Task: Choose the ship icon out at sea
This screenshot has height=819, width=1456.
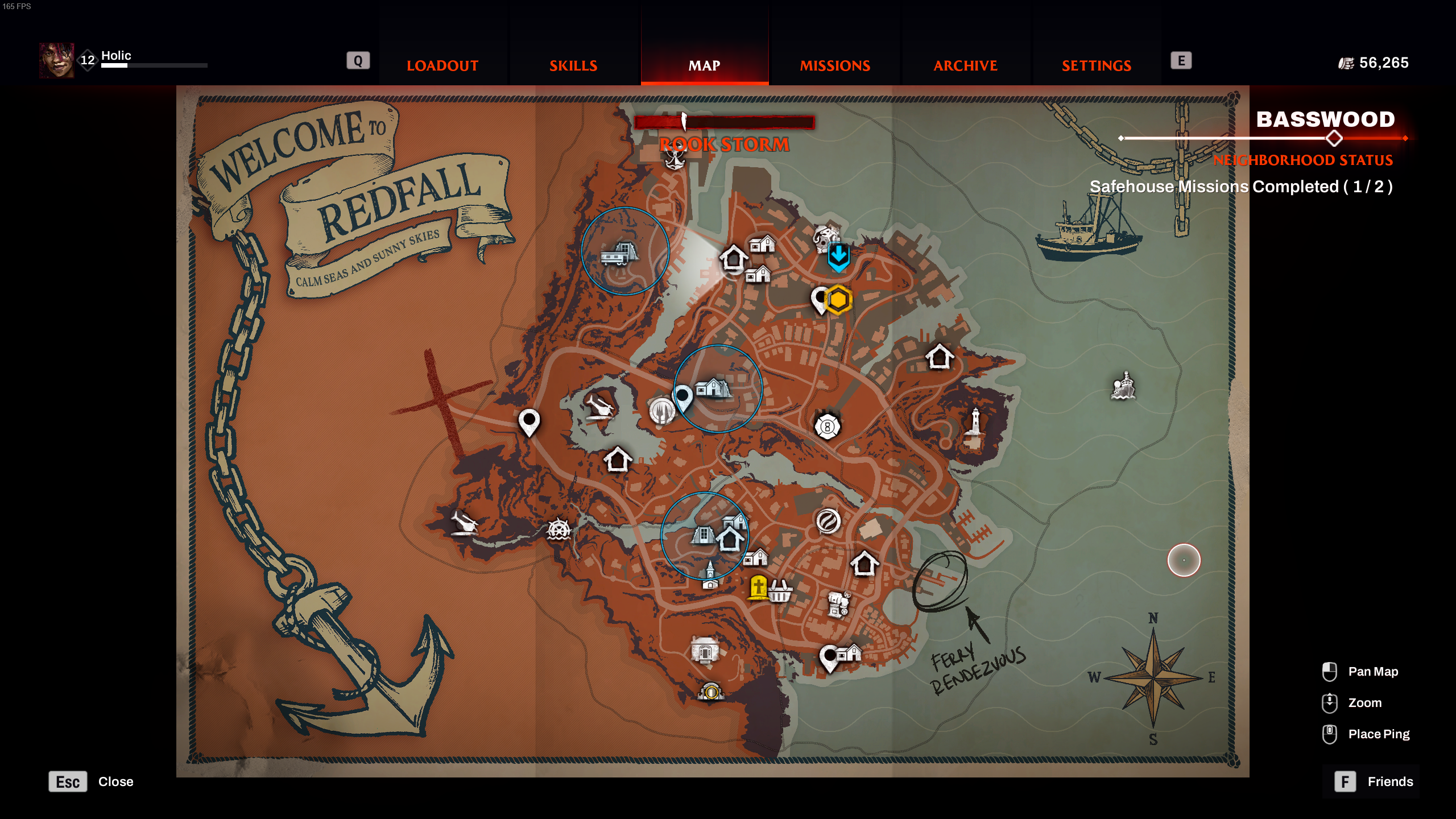Action: click(1123, 387)
